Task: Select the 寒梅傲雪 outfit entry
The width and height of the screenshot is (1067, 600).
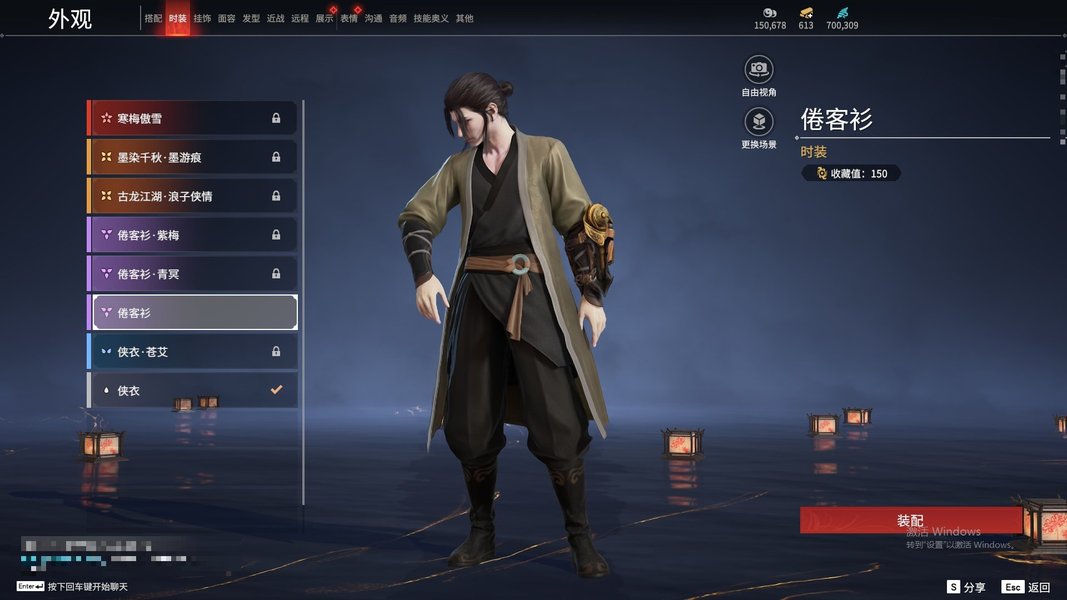Action: [x=193, y=118]
